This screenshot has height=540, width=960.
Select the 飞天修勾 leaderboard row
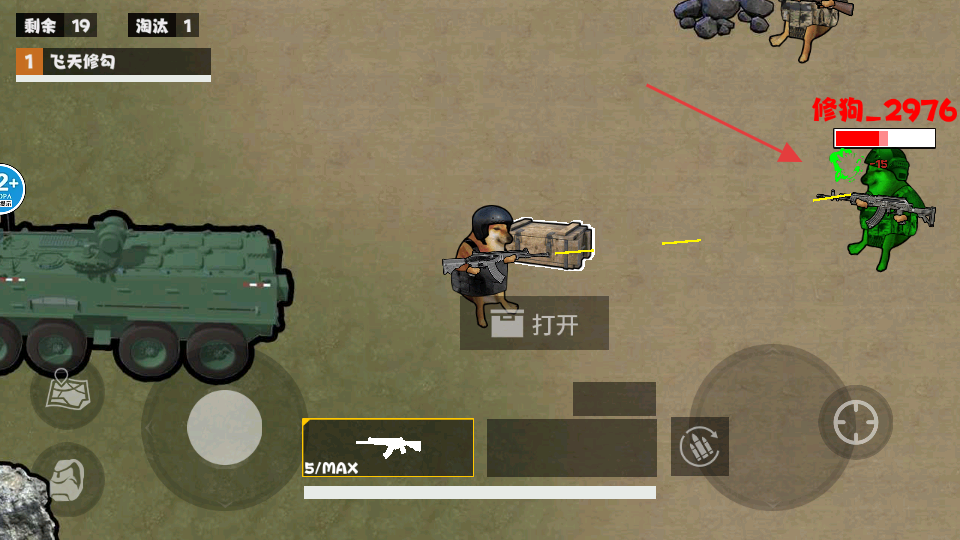(113, 62)
